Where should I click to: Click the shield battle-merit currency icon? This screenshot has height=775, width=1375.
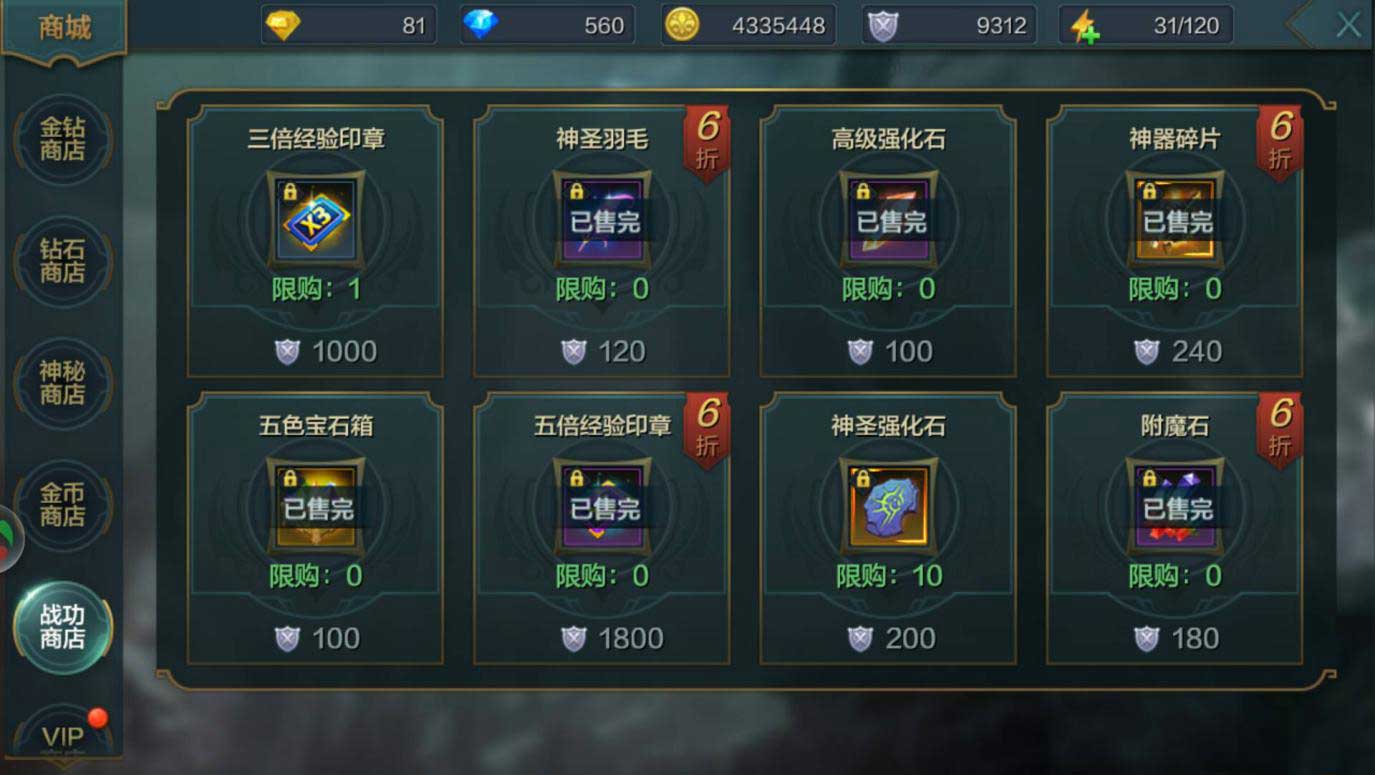pos(881,24)
